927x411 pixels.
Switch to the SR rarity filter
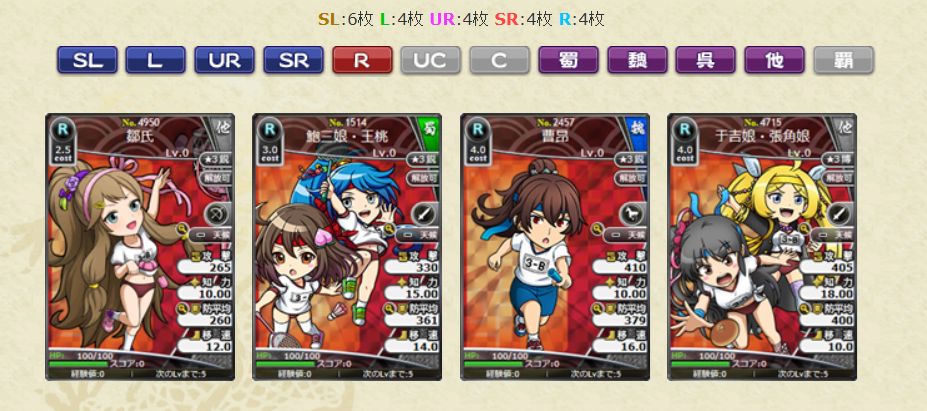click(293, 60)
